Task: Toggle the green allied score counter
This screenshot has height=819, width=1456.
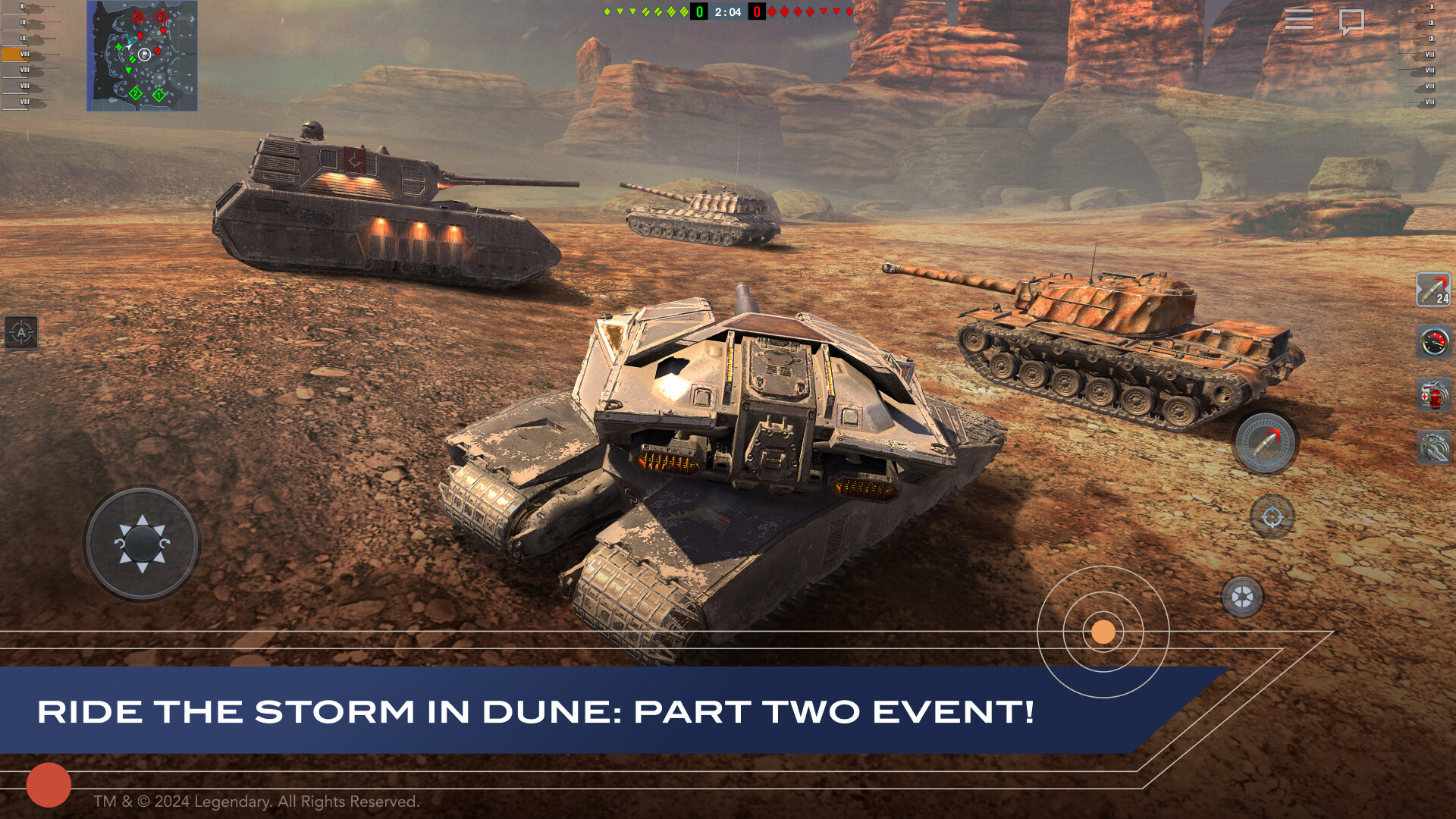Action: (698, 12)
